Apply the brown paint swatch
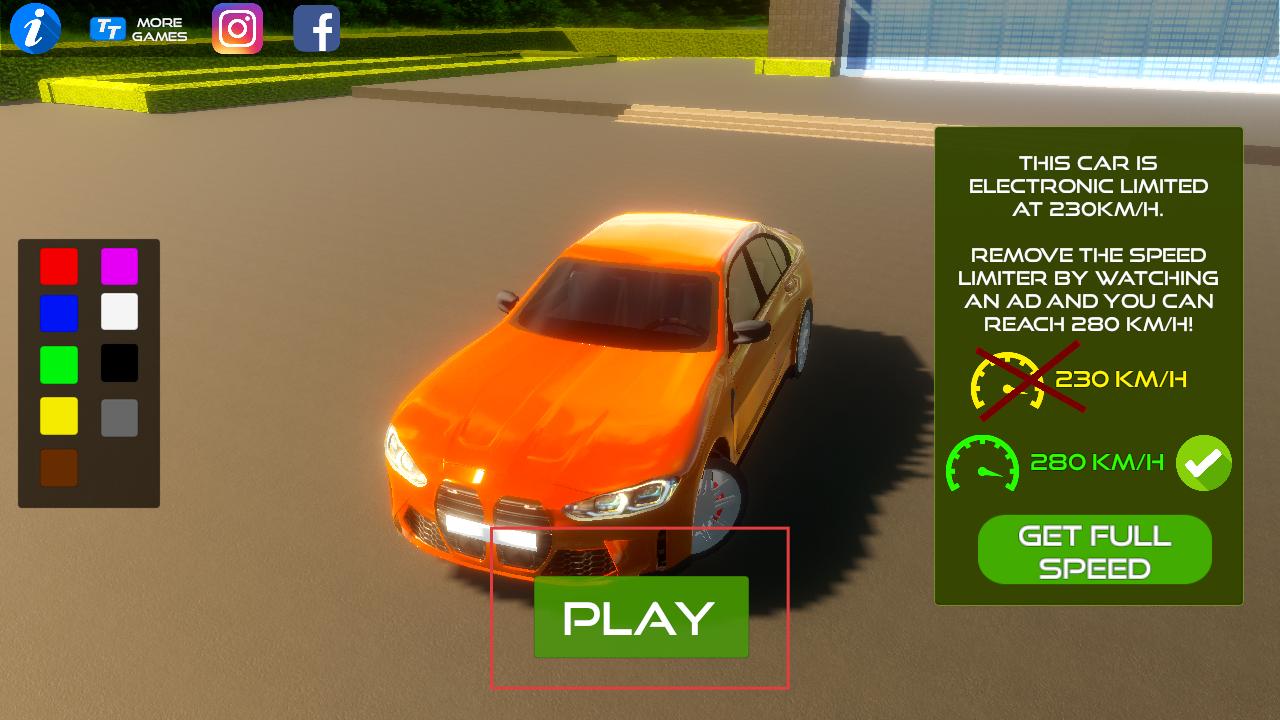Viewport: 1280px width, 720px height. coord(59,468)
